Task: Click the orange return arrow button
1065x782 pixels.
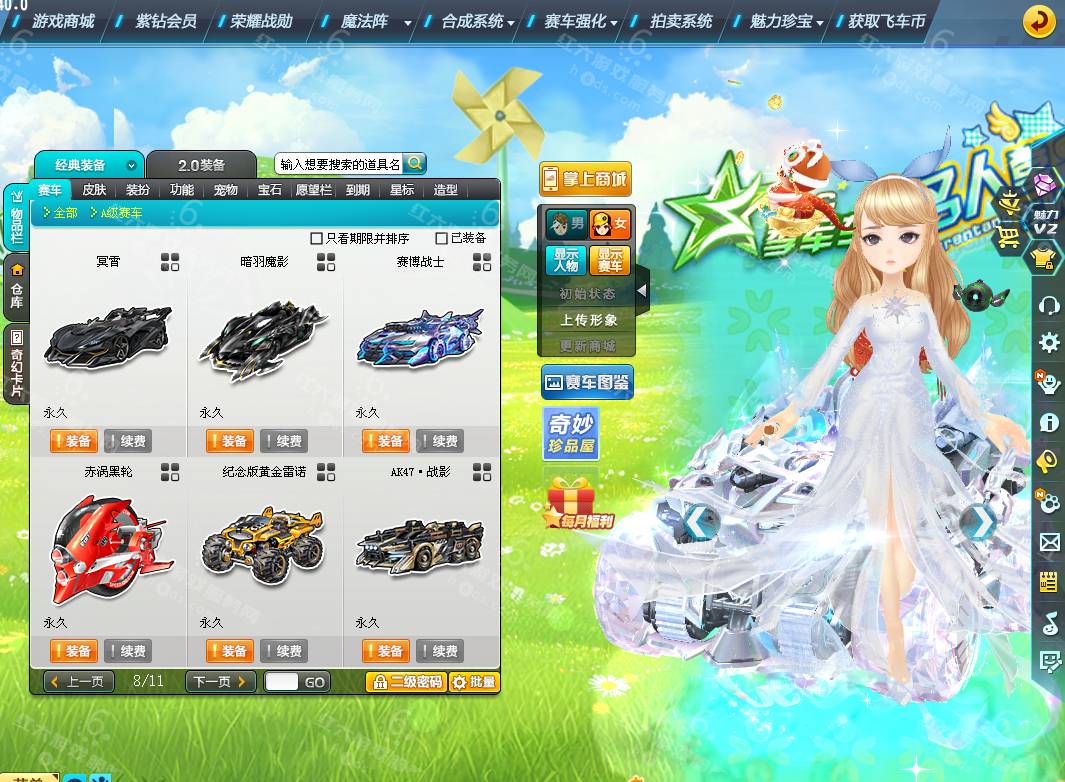Action: point(1040,21)
